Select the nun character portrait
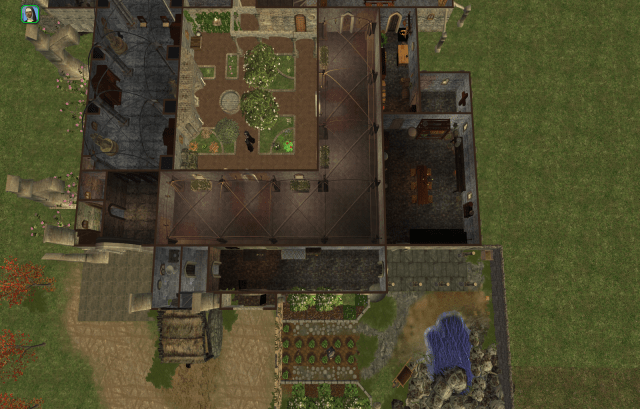Screen dimensions: 640x409 pyautogui.click(x=30, y=13)
